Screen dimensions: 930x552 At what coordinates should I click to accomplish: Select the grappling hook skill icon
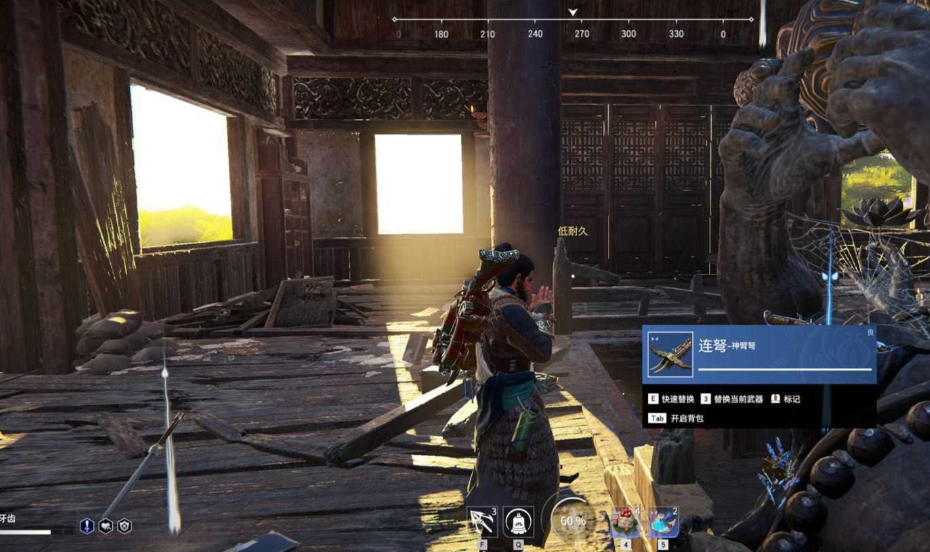[482, 521]
